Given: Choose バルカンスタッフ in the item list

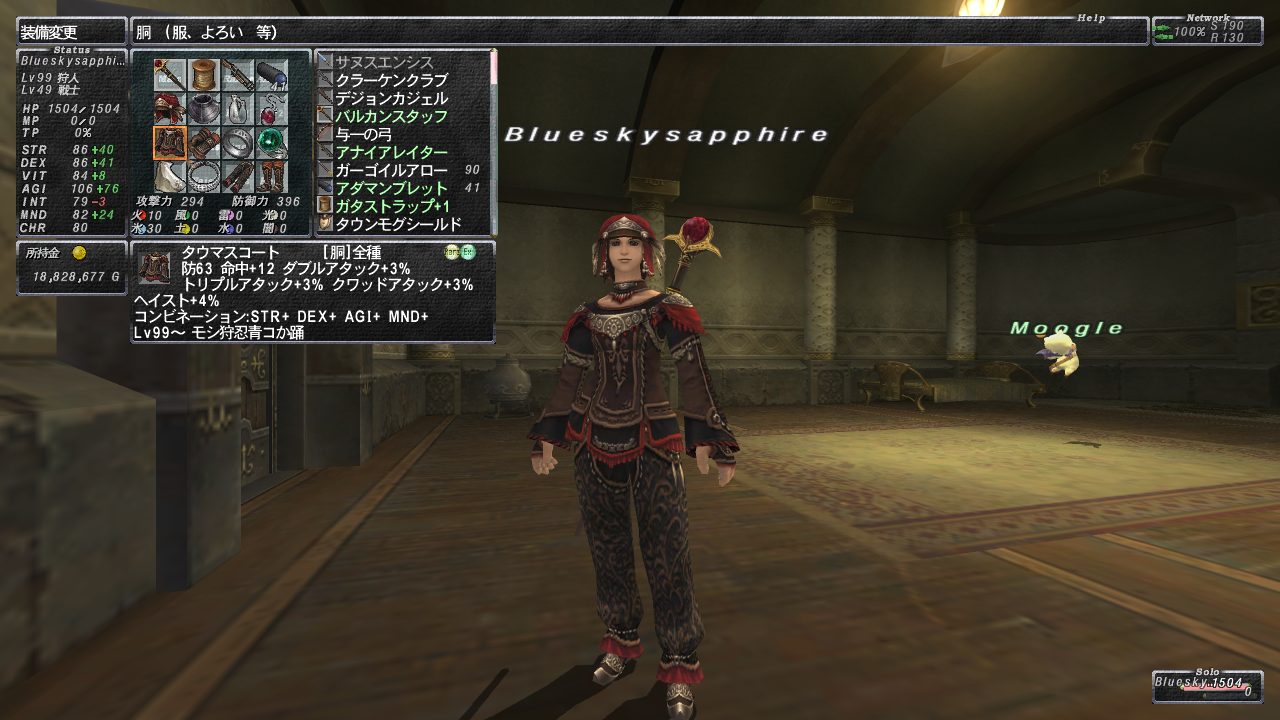Looking at the screenshot, I should pyautogui.click(x=391, y=116).
